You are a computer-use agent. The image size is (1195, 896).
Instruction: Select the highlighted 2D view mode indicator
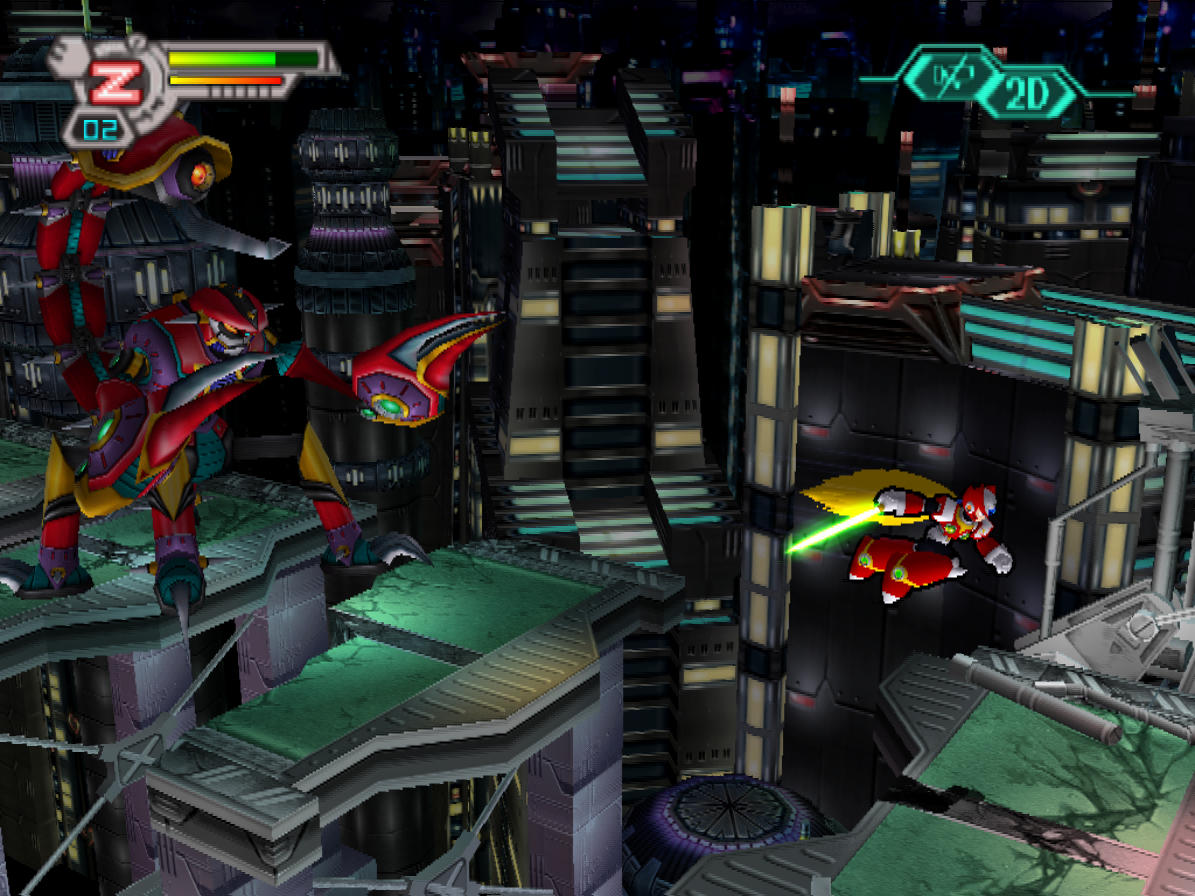[1027, 94]
